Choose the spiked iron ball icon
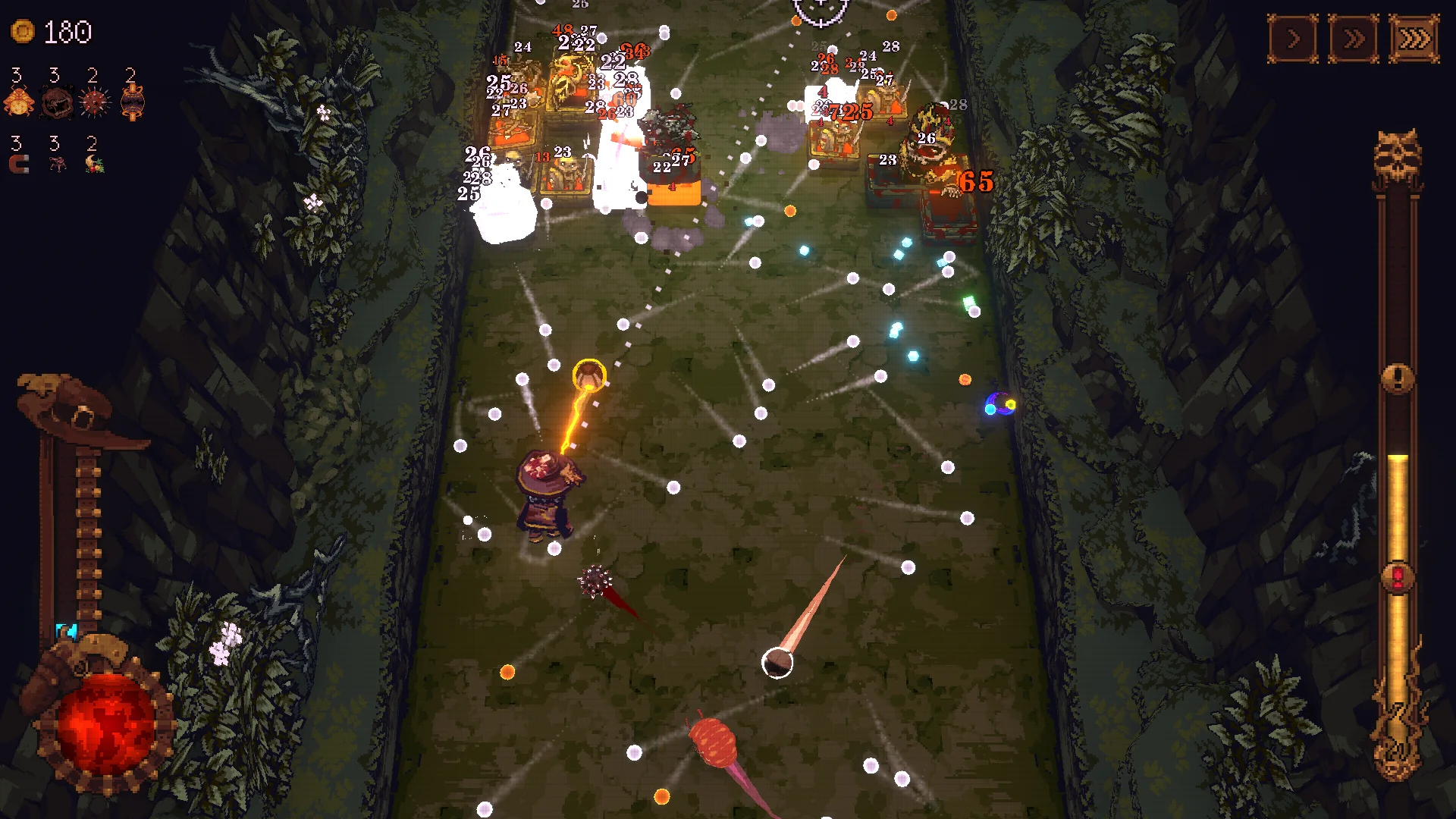This screenshot has width=1456, height=819. [95, 102]
